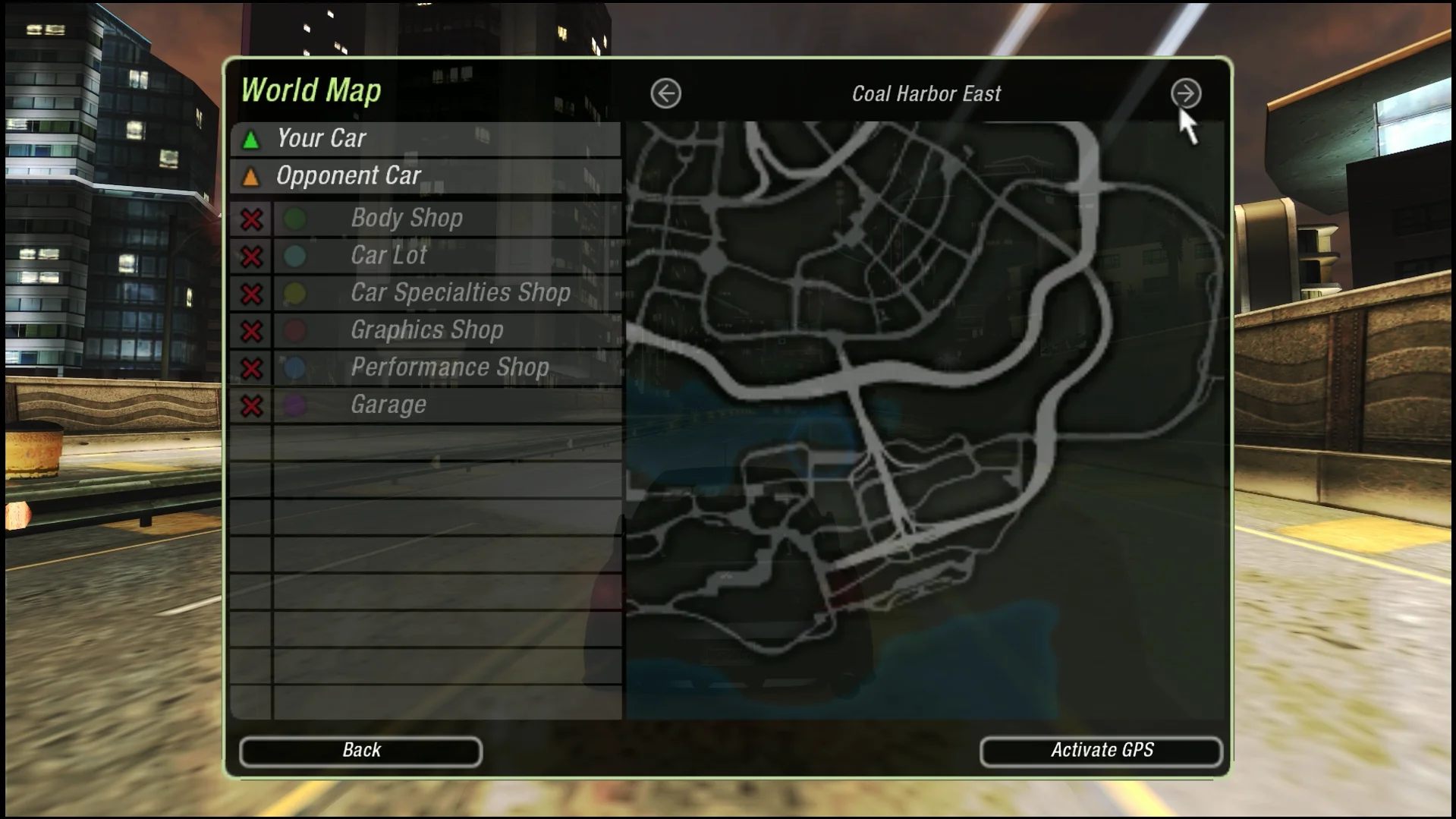This screenshot has height=819, width=1456.
Task: Switch to the next map region using right arrow
Action: click(1185, 94)
